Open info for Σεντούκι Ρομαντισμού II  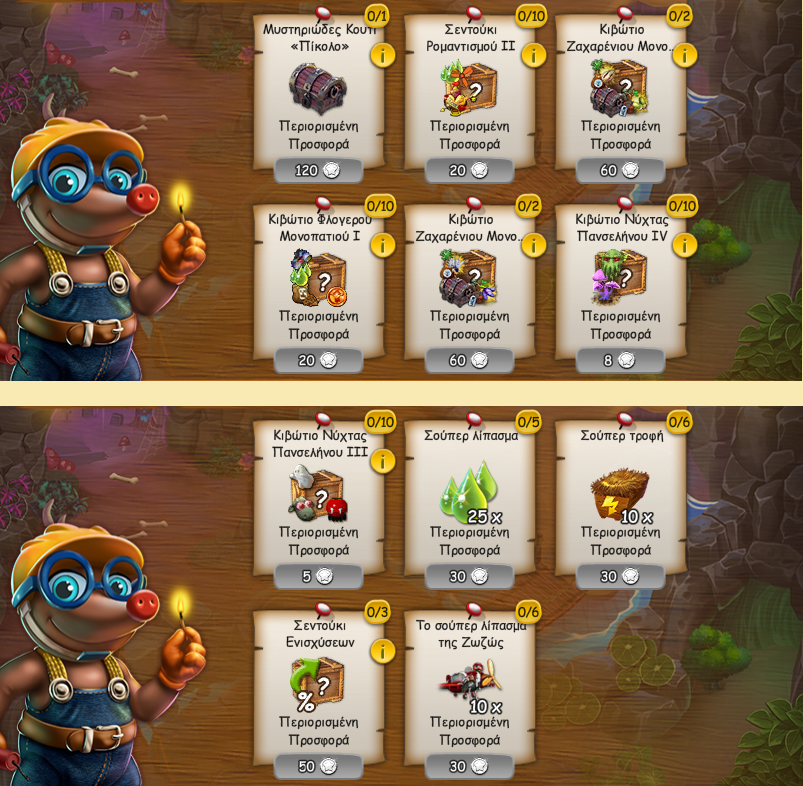tap(533, 55)
